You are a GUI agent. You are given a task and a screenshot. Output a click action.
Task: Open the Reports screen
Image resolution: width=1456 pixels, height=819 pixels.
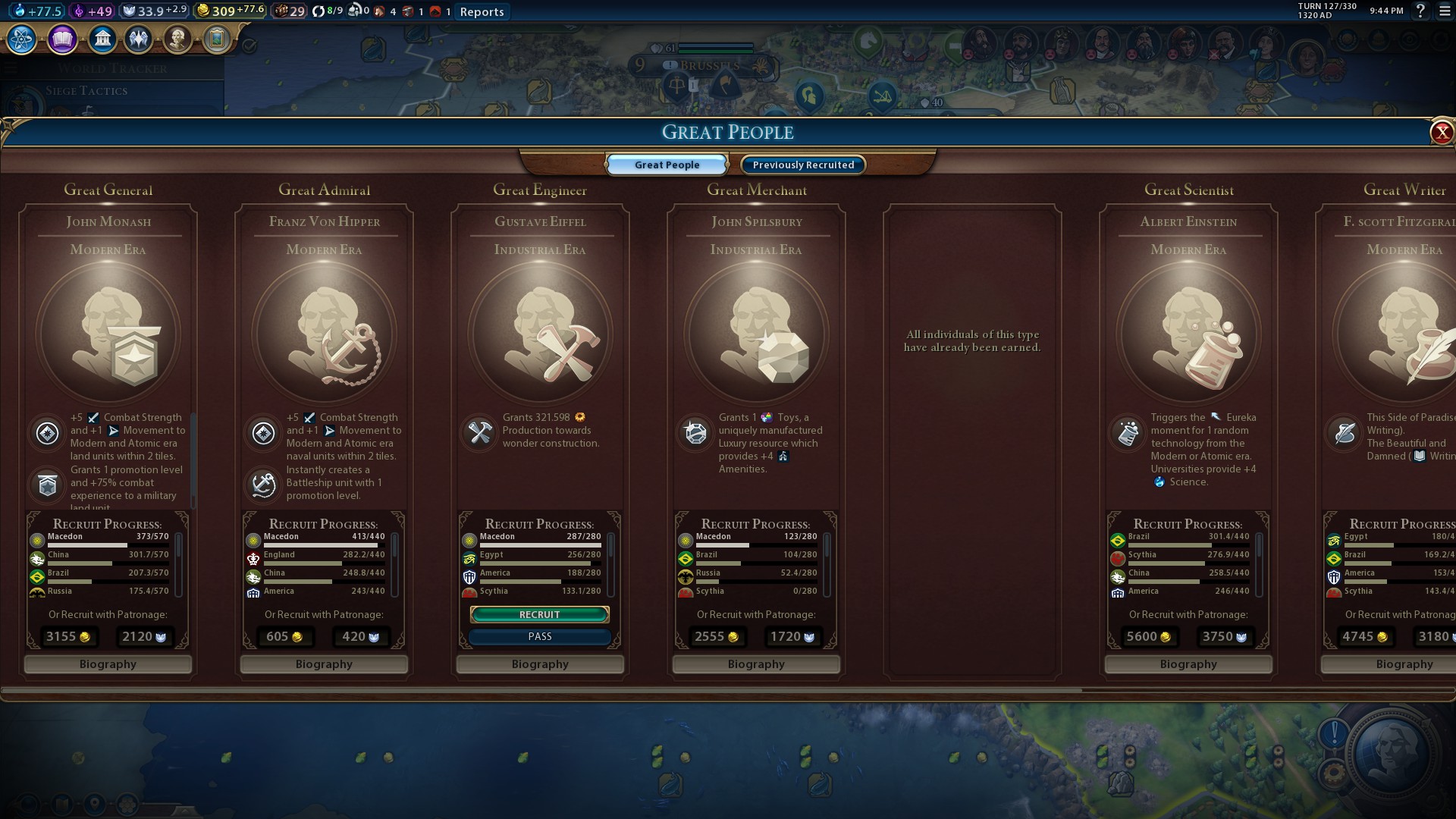coord(481,11)
